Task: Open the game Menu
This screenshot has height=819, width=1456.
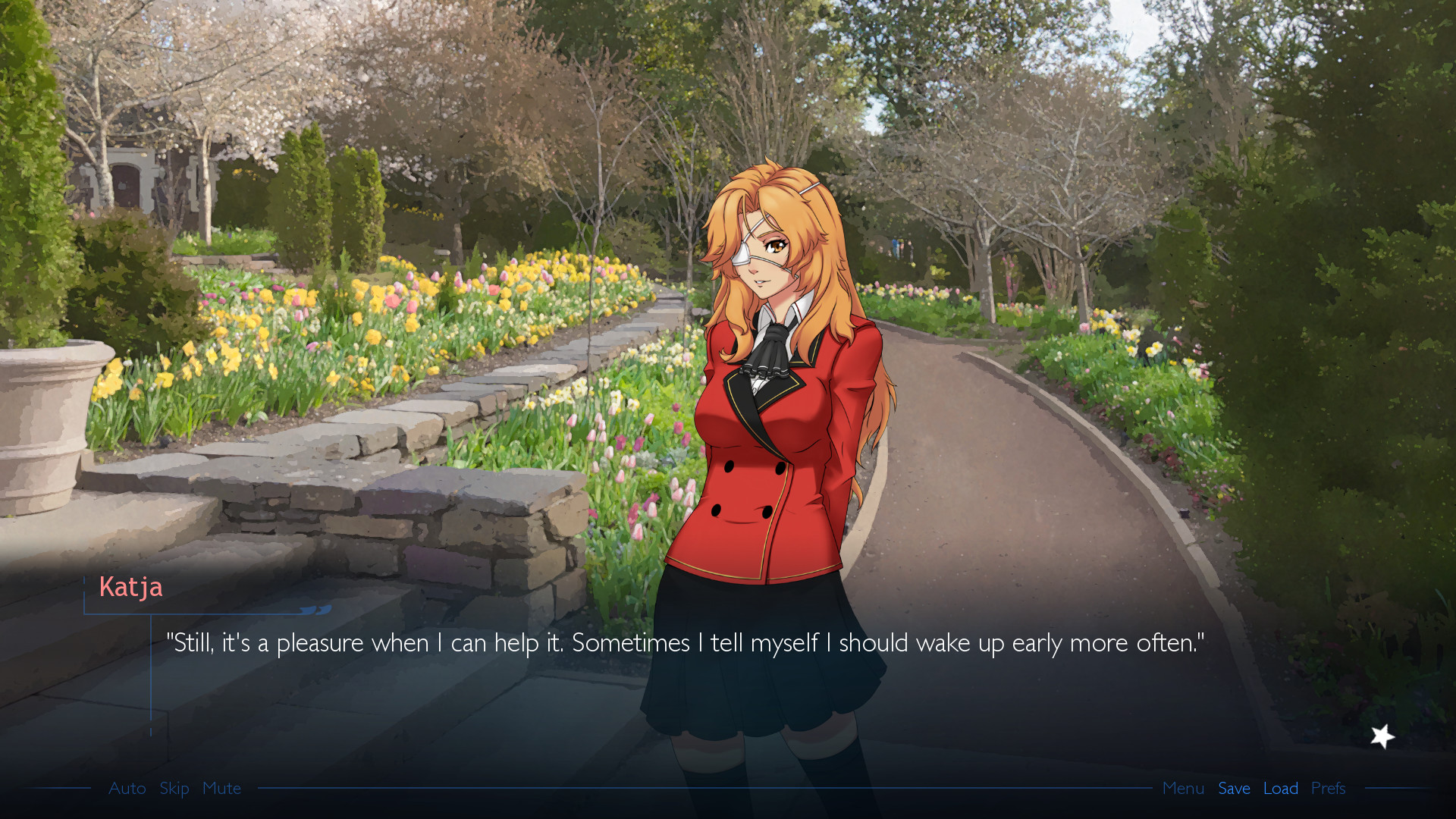Action: 1183,789
